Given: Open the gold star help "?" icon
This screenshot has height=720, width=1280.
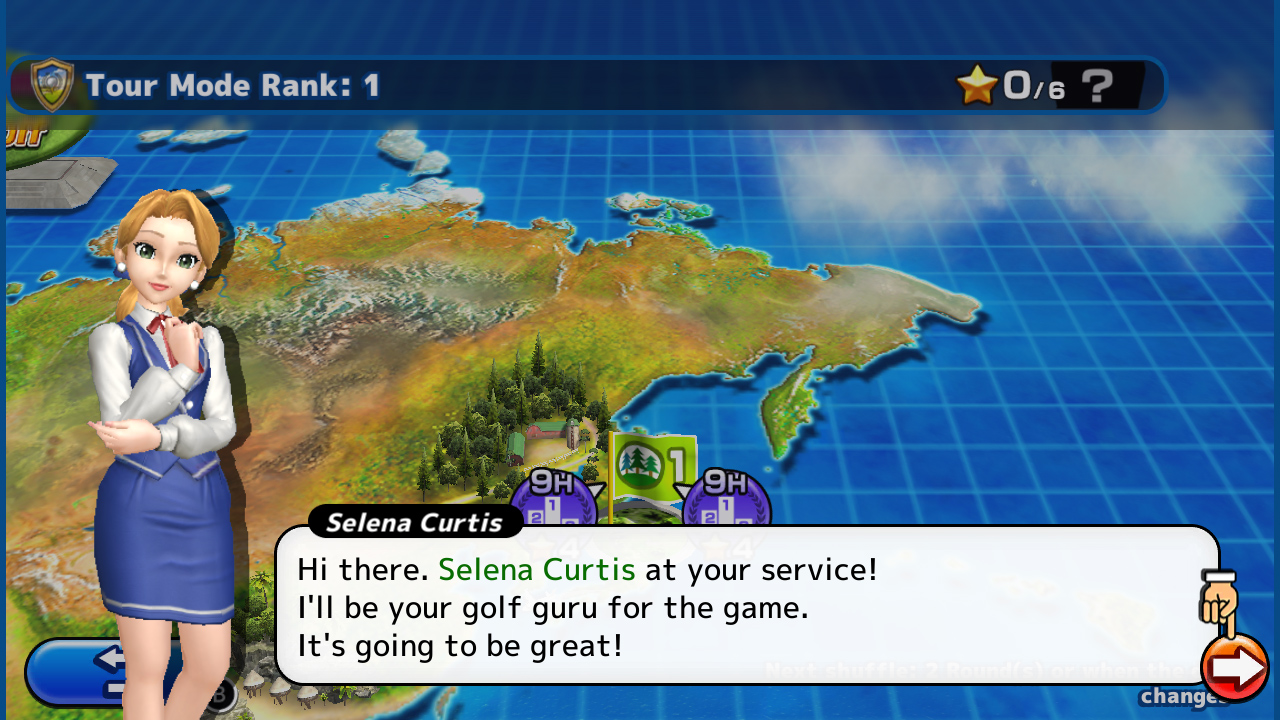Looking at the screenshot, I should click(1097, 87).
